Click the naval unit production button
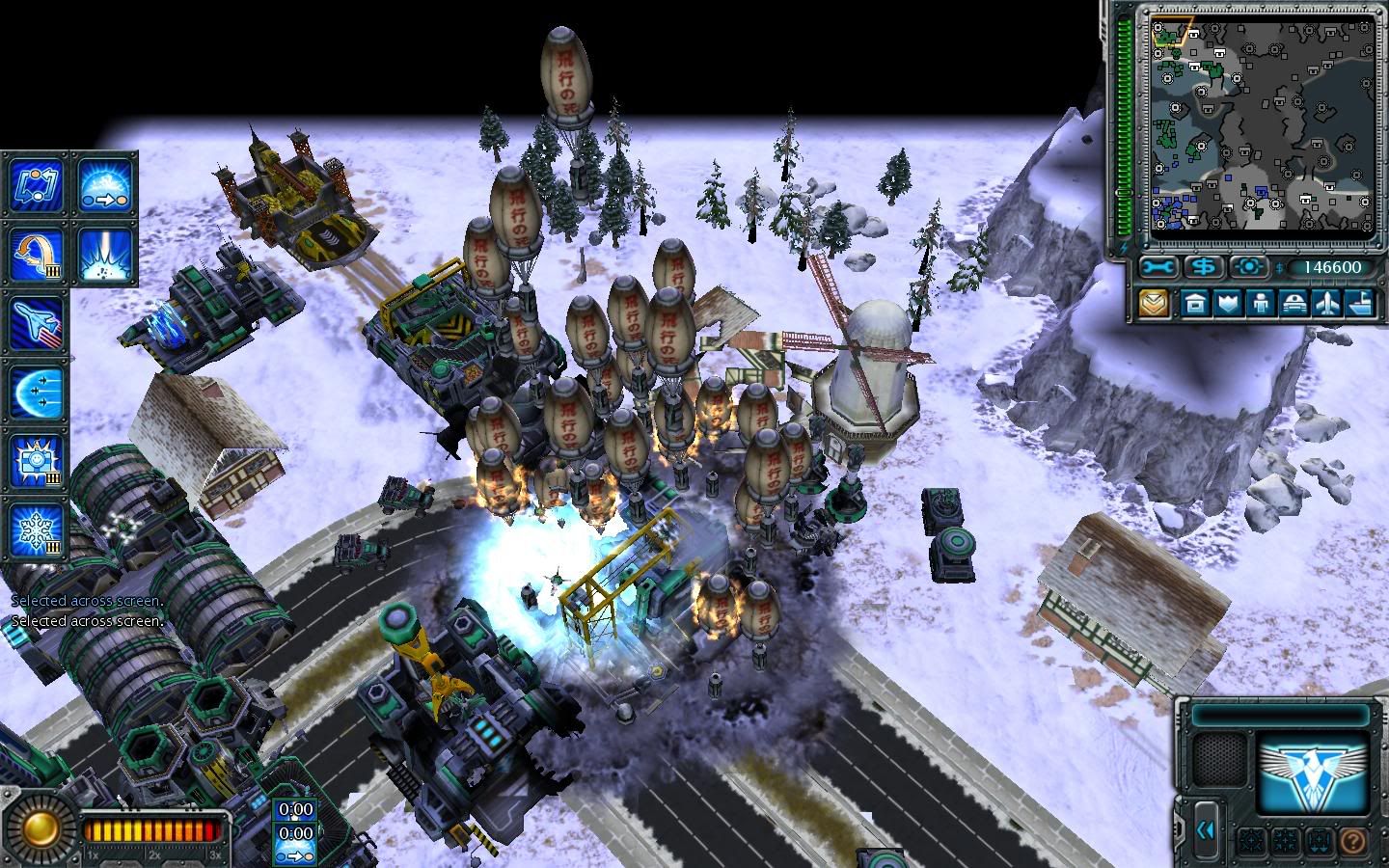1389x868 pixels. [1363, 304]
